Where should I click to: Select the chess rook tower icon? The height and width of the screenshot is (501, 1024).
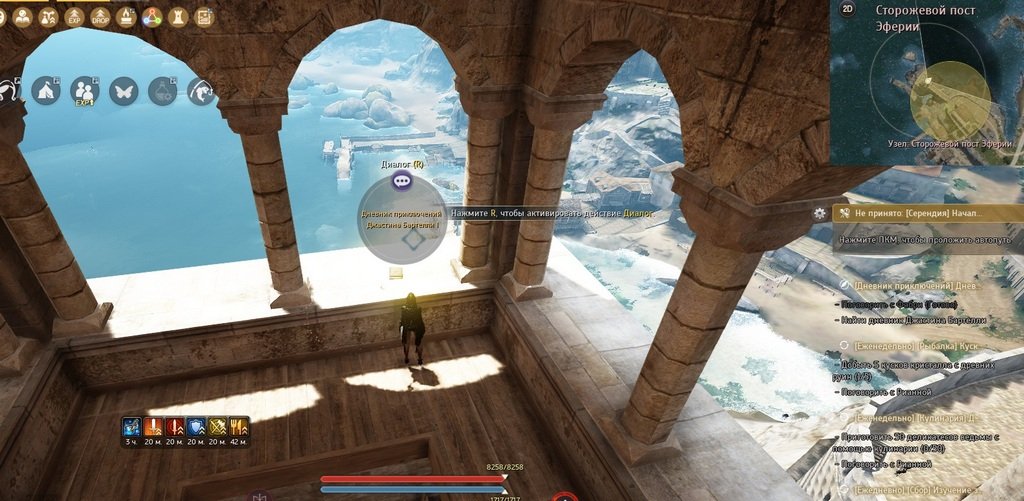click(x=178, y=17)
